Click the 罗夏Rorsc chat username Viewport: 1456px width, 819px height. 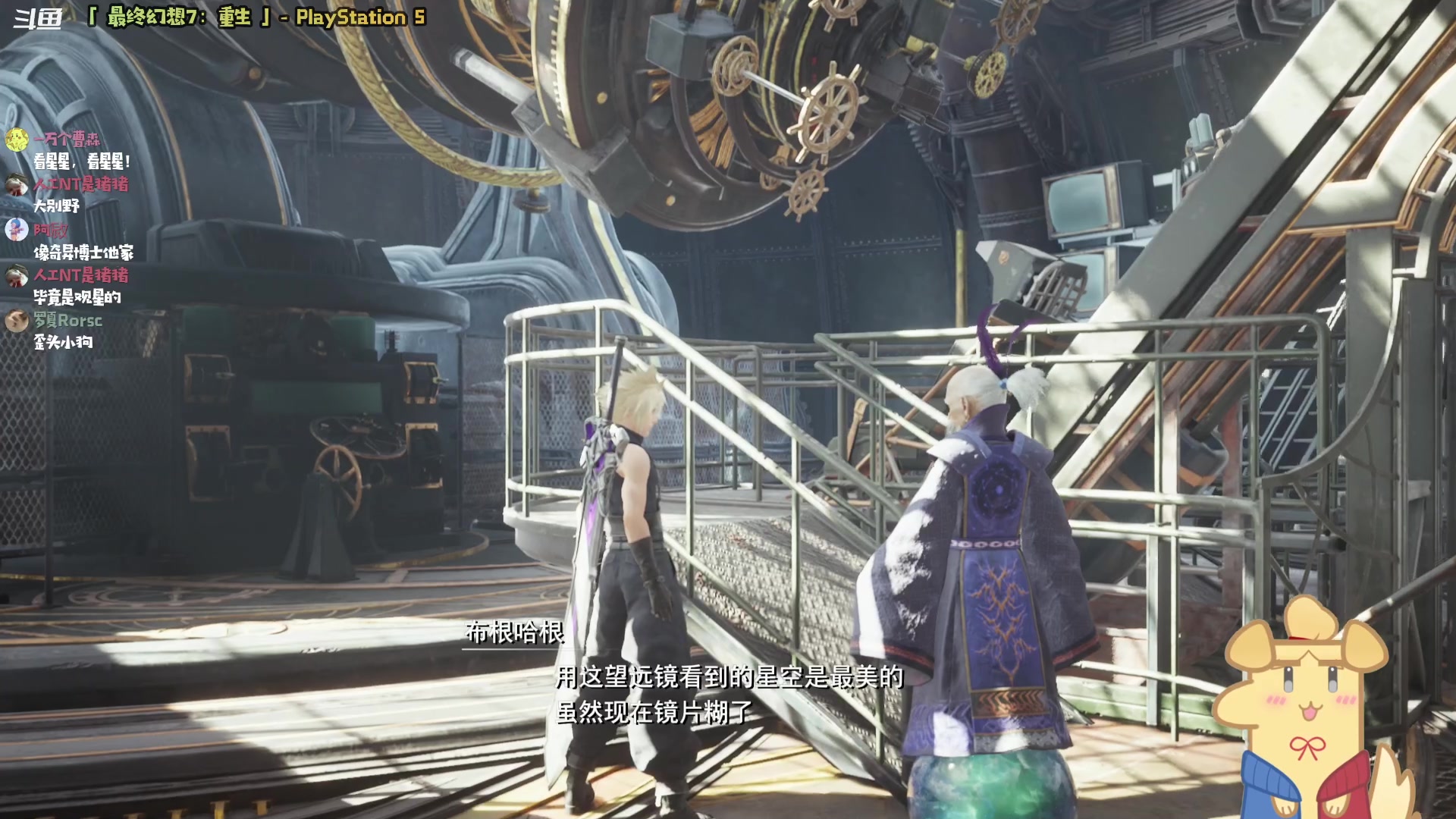tap(67, 321)
